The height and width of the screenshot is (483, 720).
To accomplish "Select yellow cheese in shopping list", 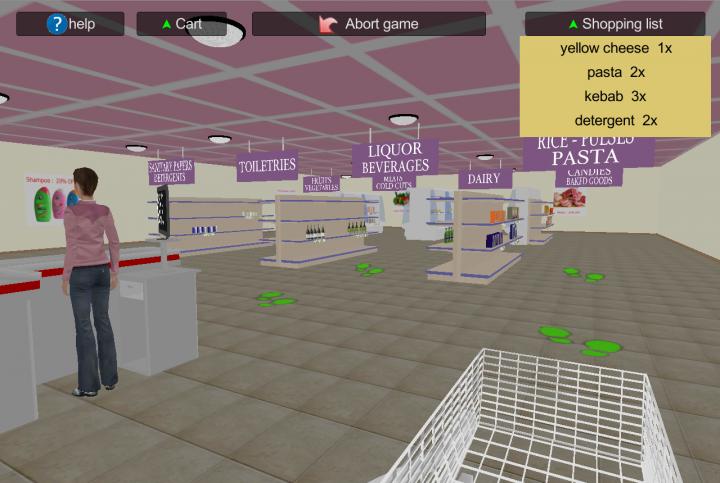I will [x=615, y=48].
